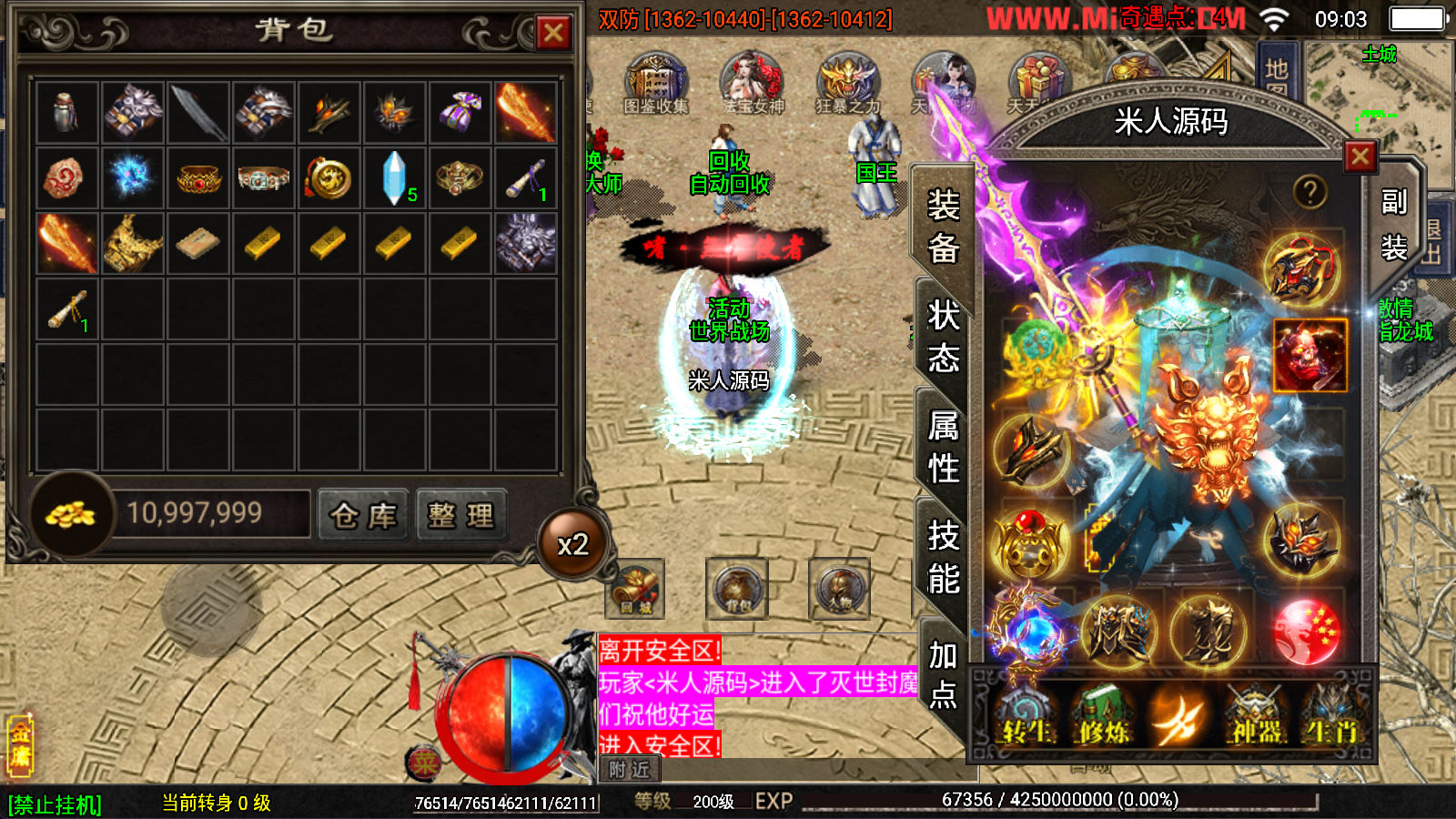Switch to the 副装 secondary equipment tab
This screenshot has width=1456, height=819.
point(1393,224)
